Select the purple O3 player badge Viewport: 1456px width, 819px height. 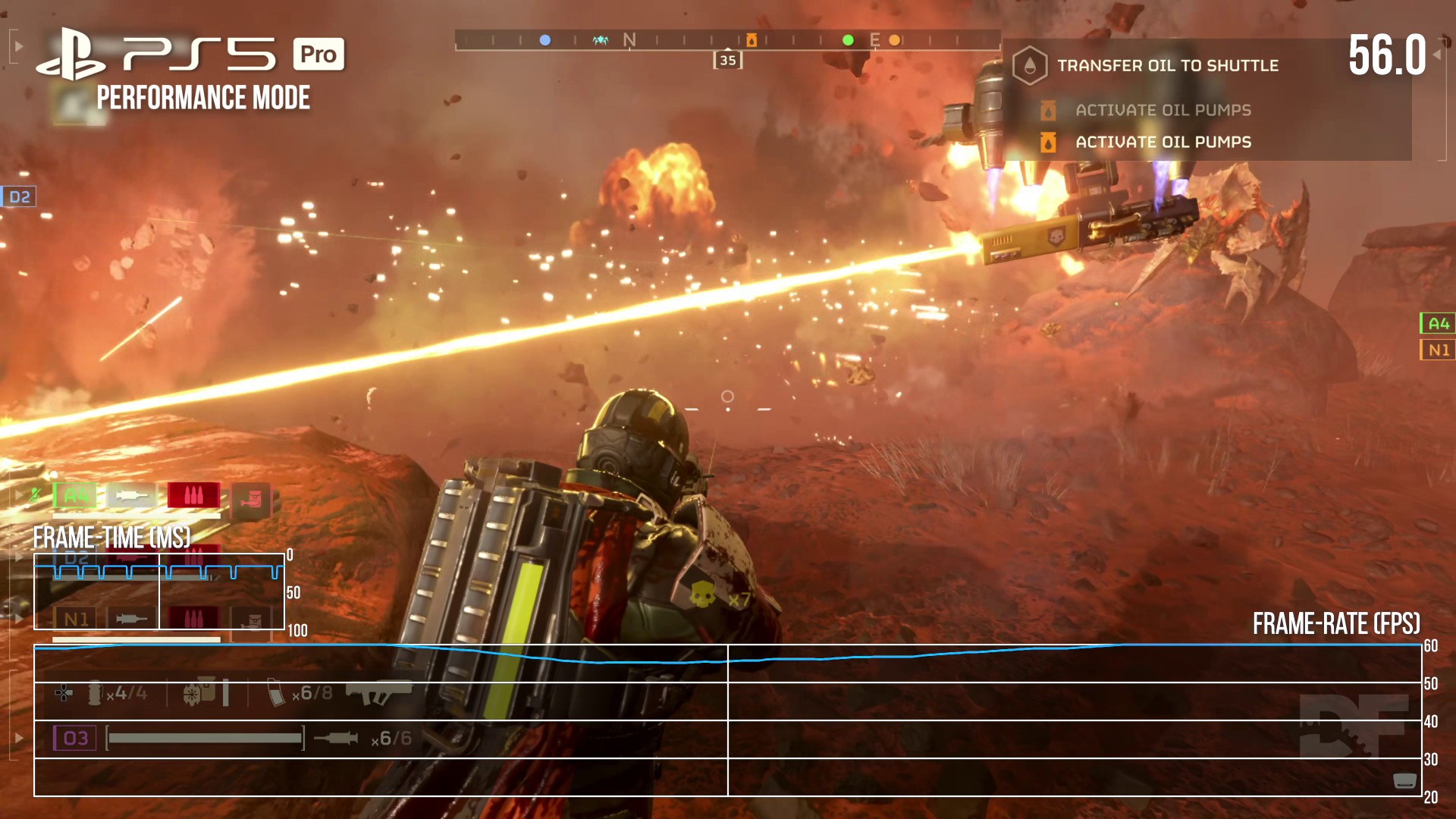point(75,738)
